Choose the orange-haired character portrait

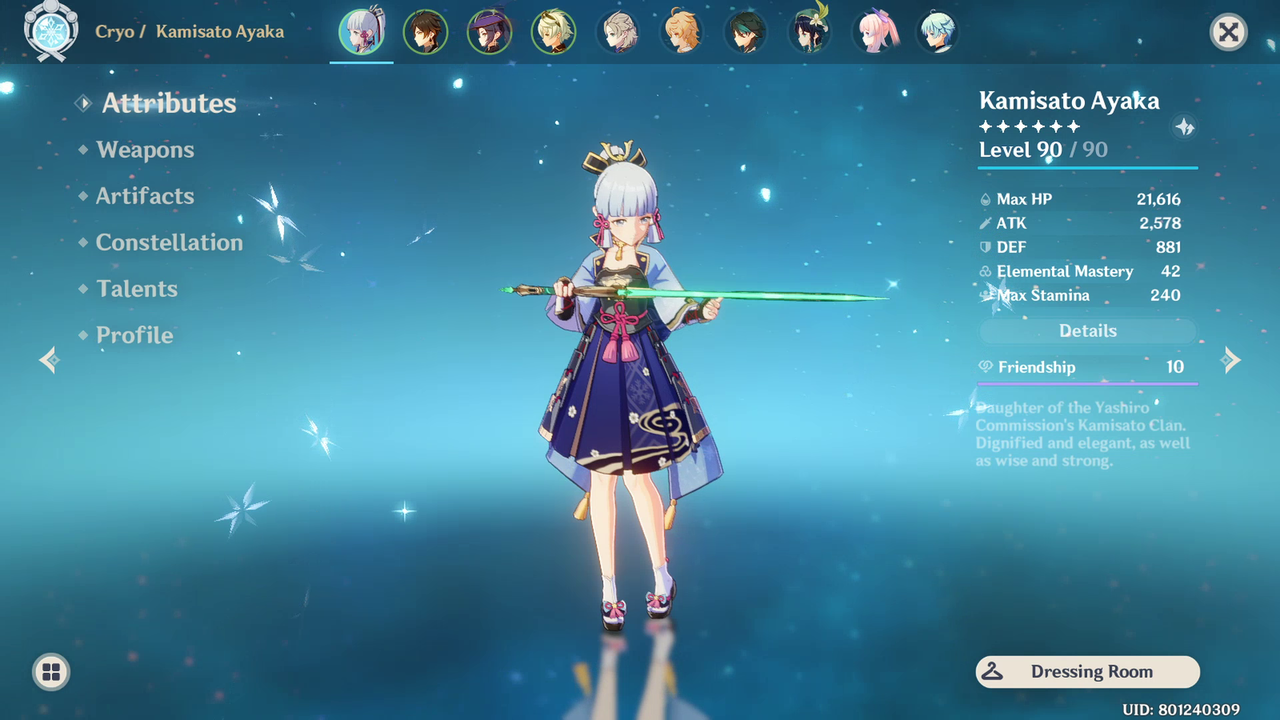[682, 32]
